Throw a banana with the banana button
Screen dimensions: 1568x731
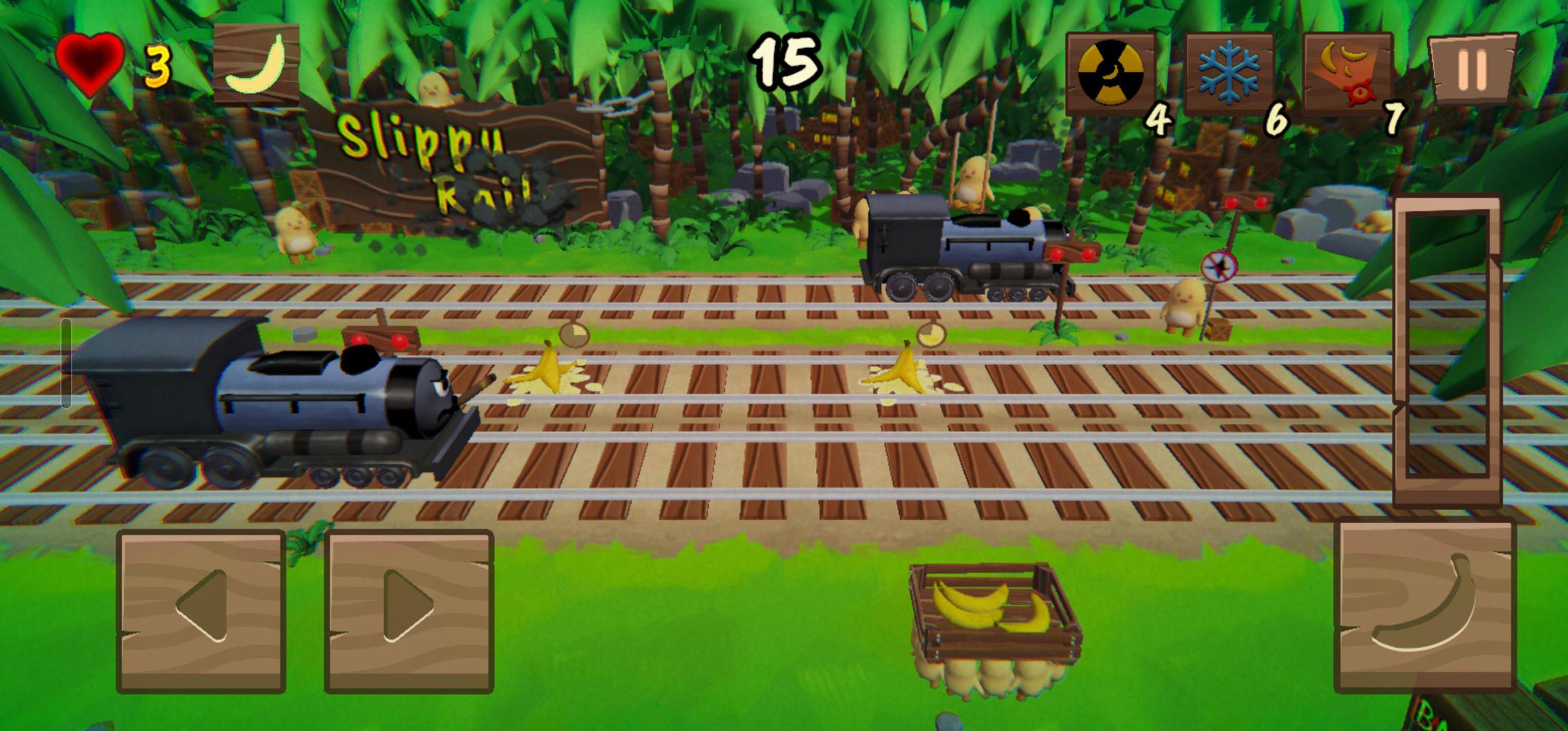(x=1425, y=606)
